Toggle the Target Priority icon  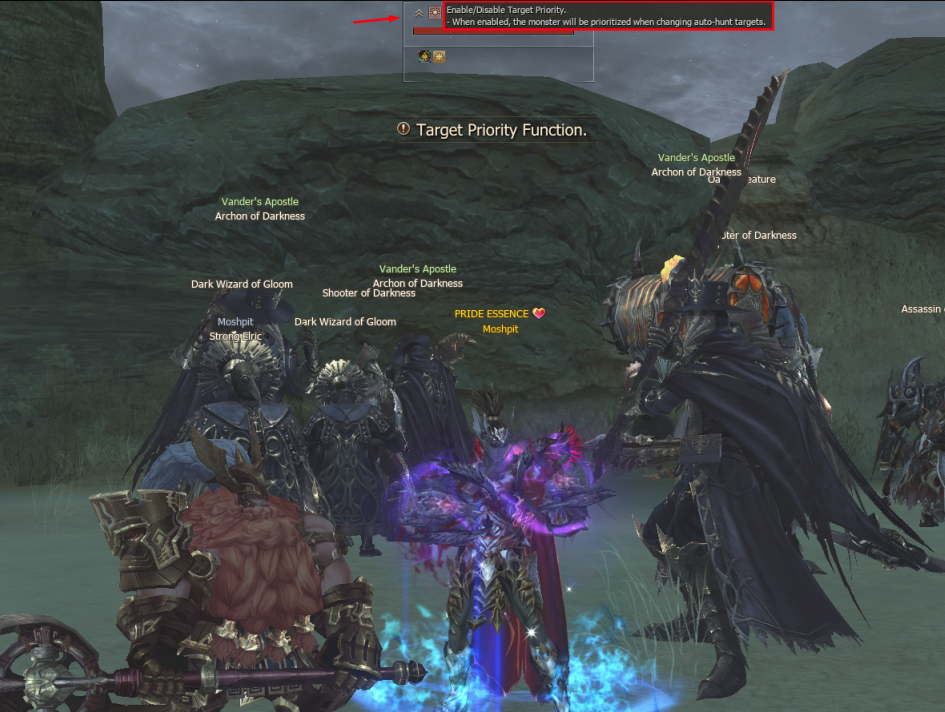[434, 13]
